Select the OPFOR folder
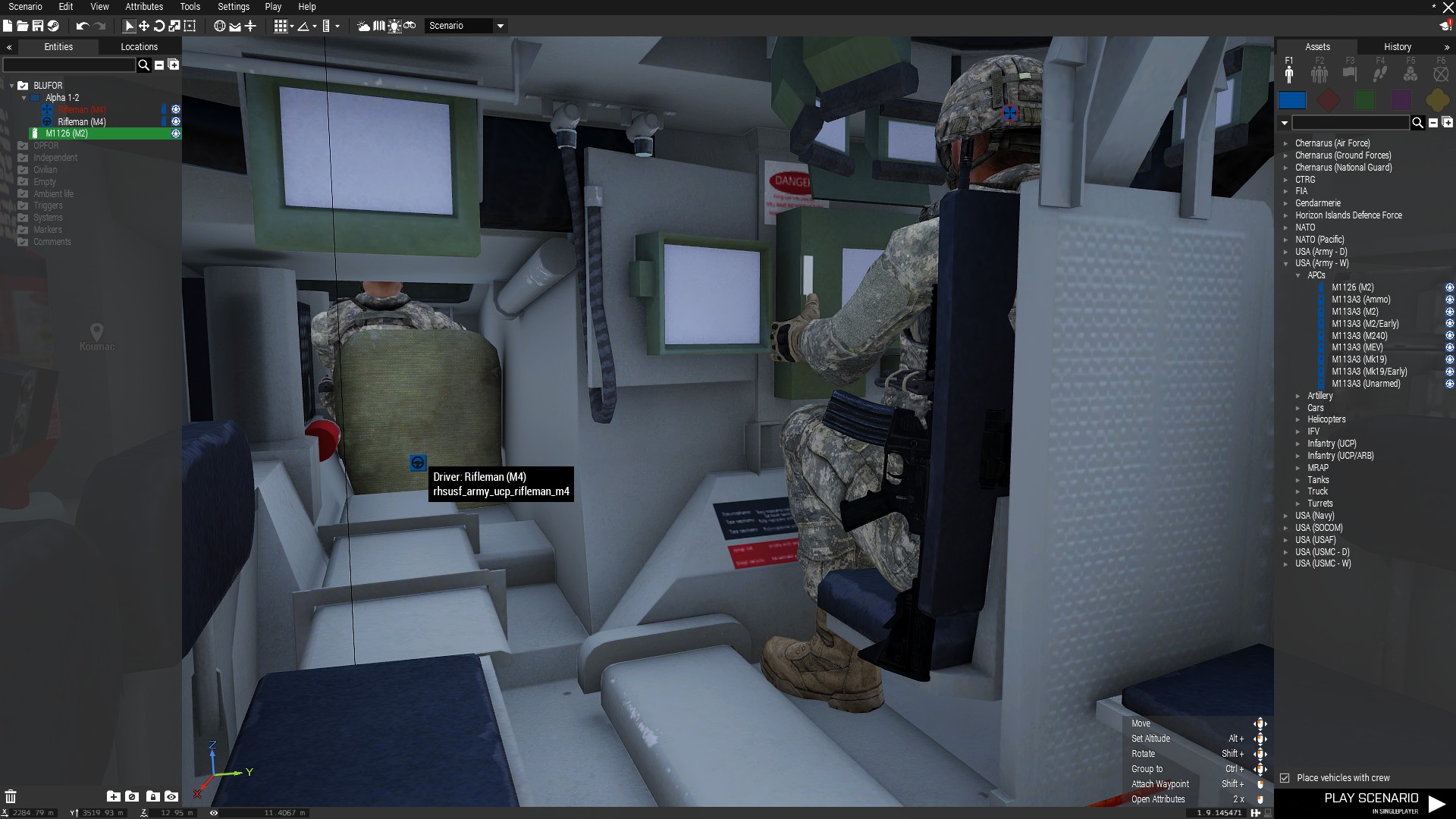The image size is (1456, 819). (x=45, y=146)
